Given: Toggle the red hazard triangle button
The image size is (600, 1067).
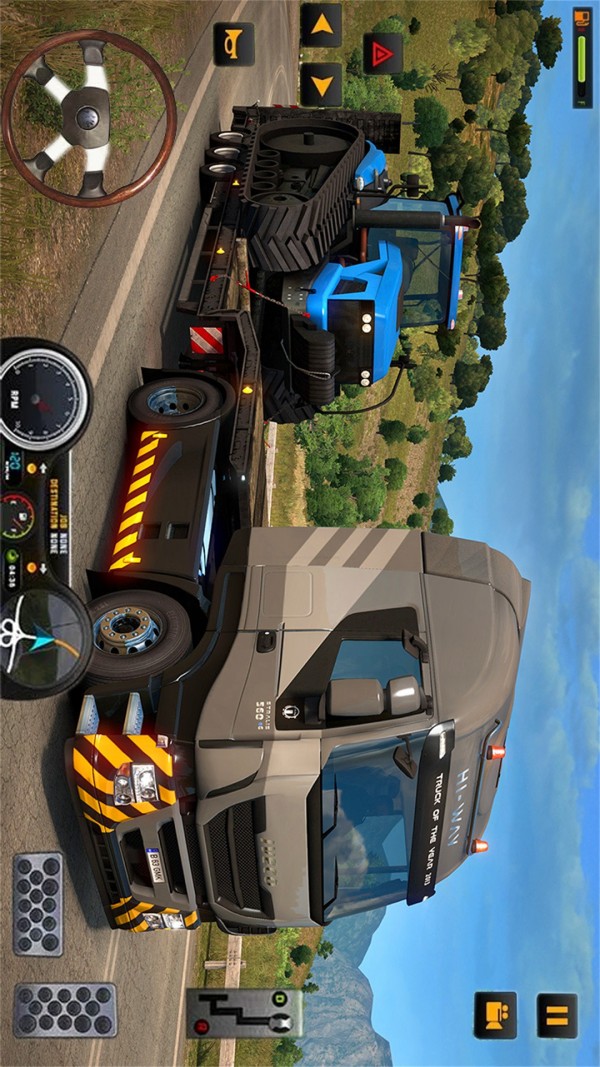Looking at the screenshot, I should [x=382, y=54].
